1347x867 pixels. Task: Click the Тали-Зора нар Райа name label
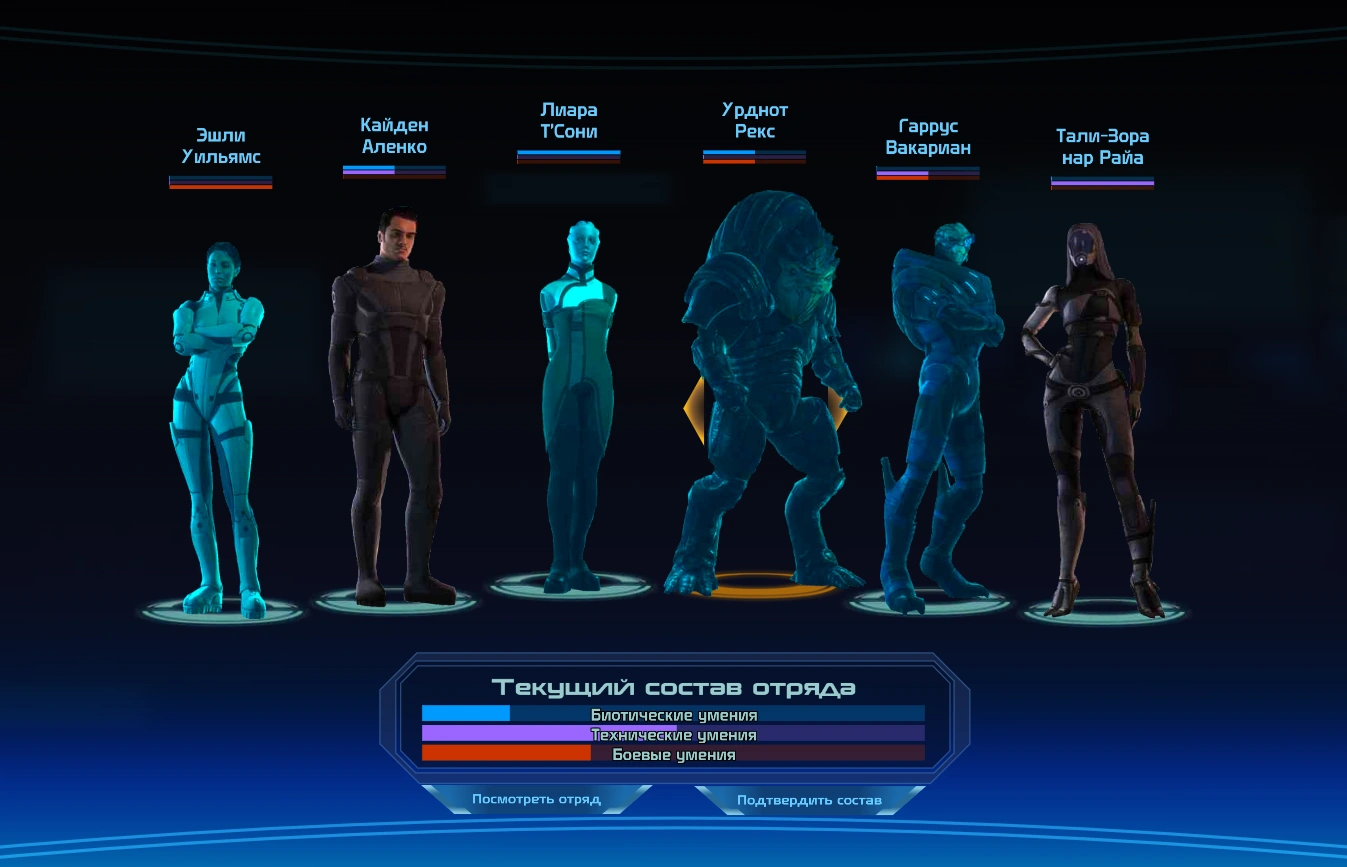(x=1104, y=145)
